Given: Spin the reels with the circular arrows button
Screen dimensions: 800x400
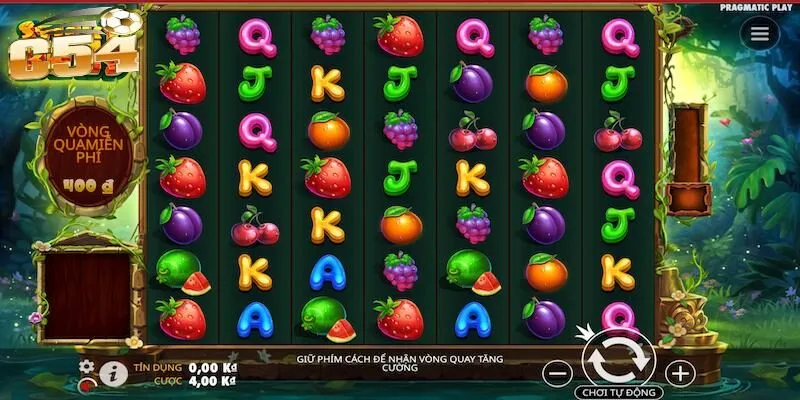Looking at the screenshot, I should coord(618,357).
